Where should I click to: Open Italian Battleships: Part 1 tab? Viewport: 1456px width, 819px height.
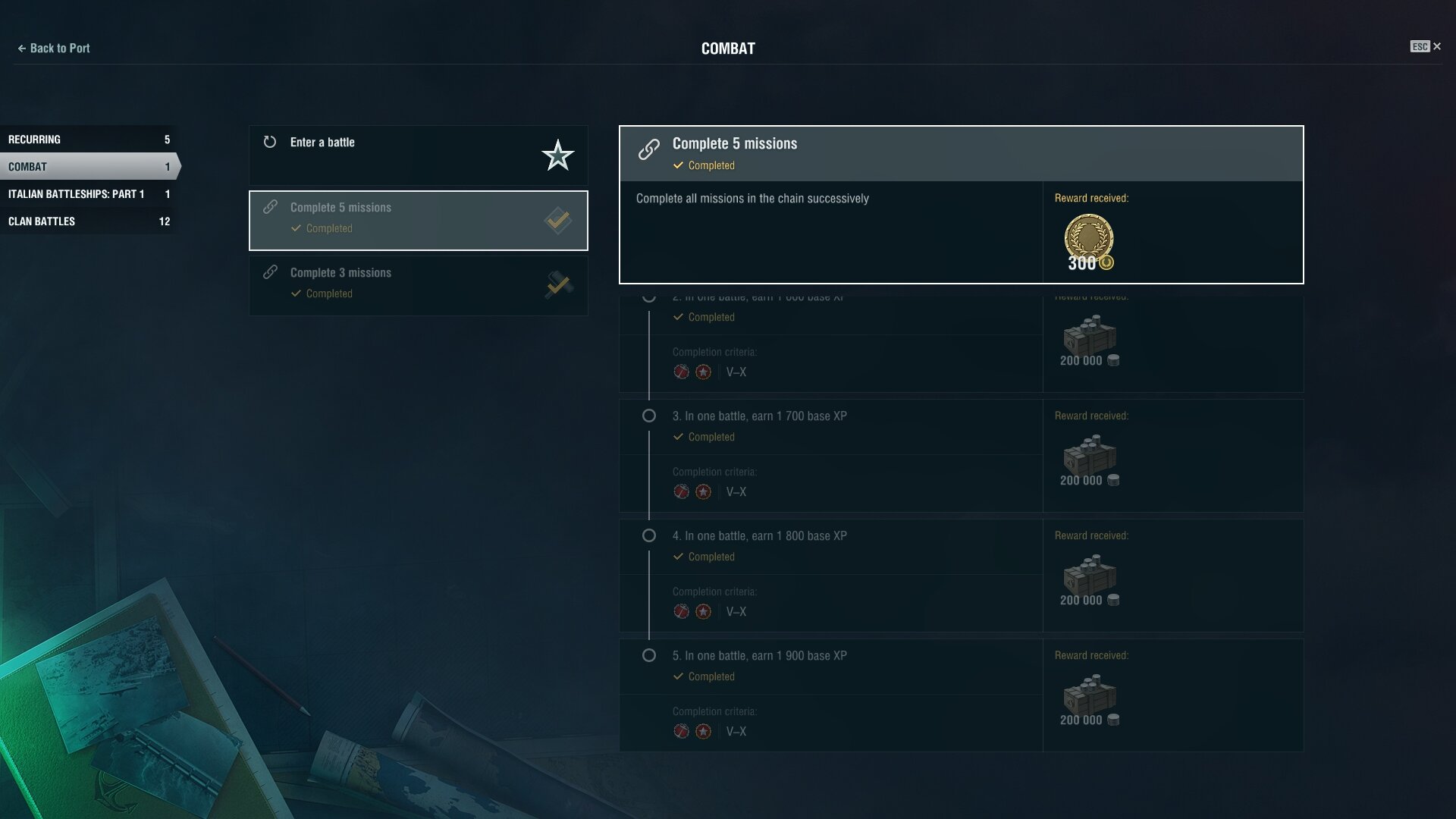[x=89, y=194]
